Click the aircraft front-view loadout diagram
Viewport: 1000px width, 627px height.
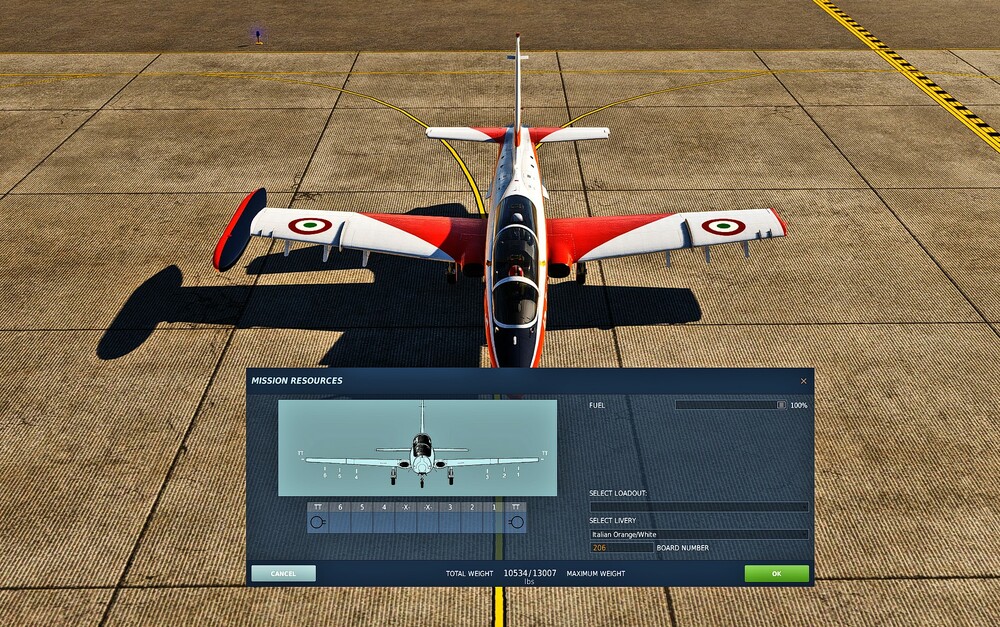(x=417, y=447)
